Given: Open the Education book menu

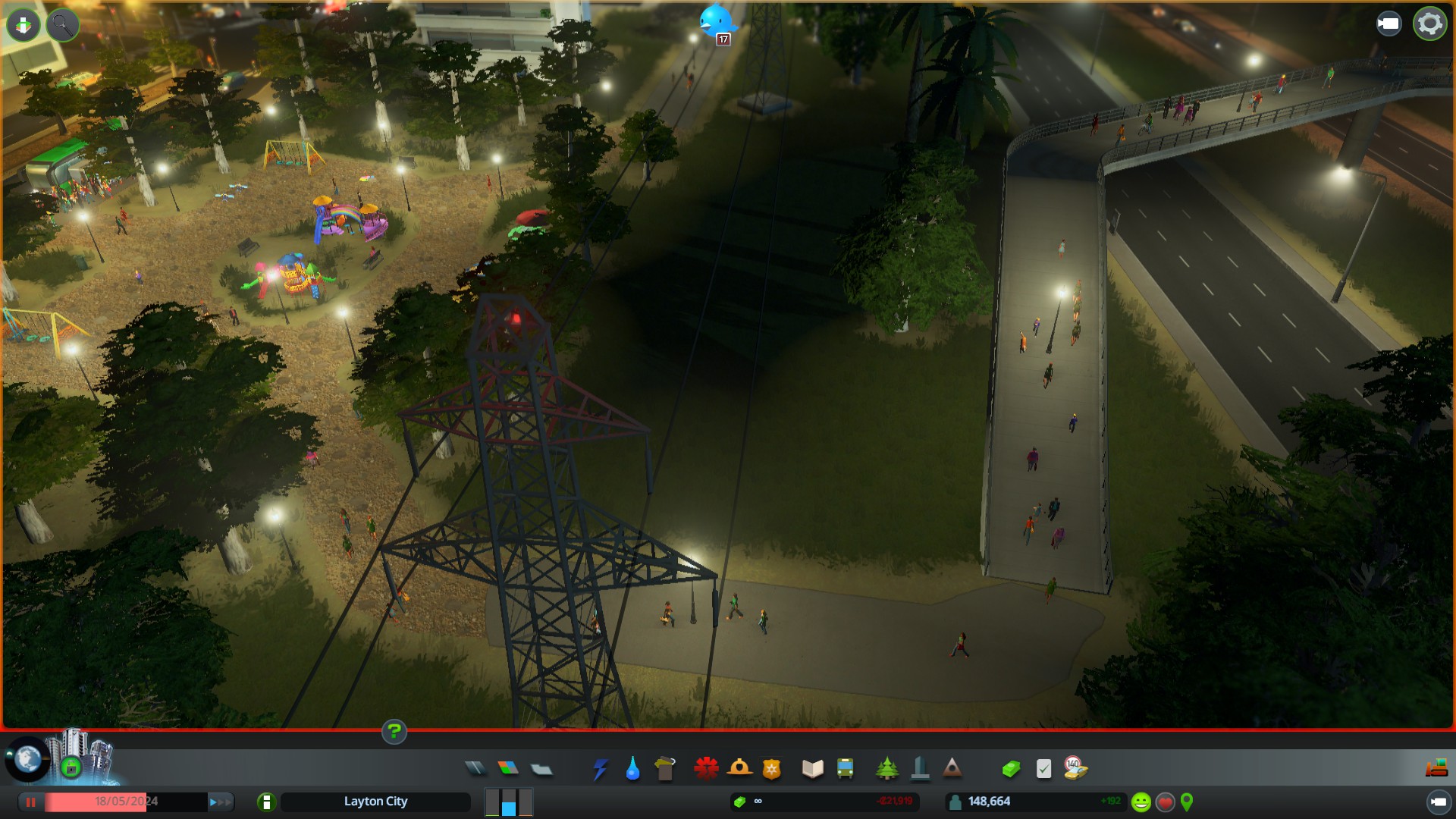Looking at the screenshot, I should tap(812, 769).
